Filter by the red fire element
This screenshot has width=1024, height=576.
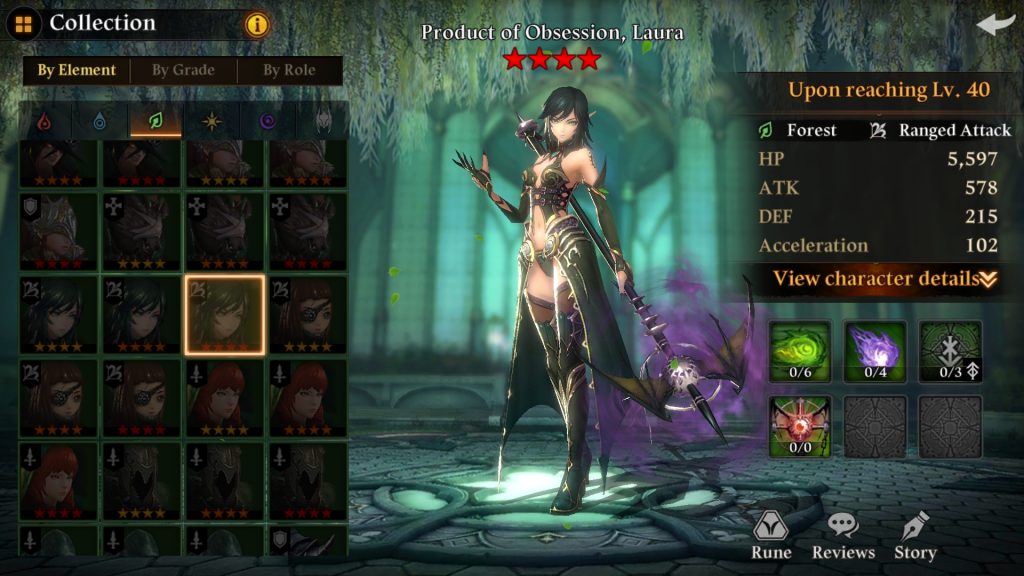[43, 121]
